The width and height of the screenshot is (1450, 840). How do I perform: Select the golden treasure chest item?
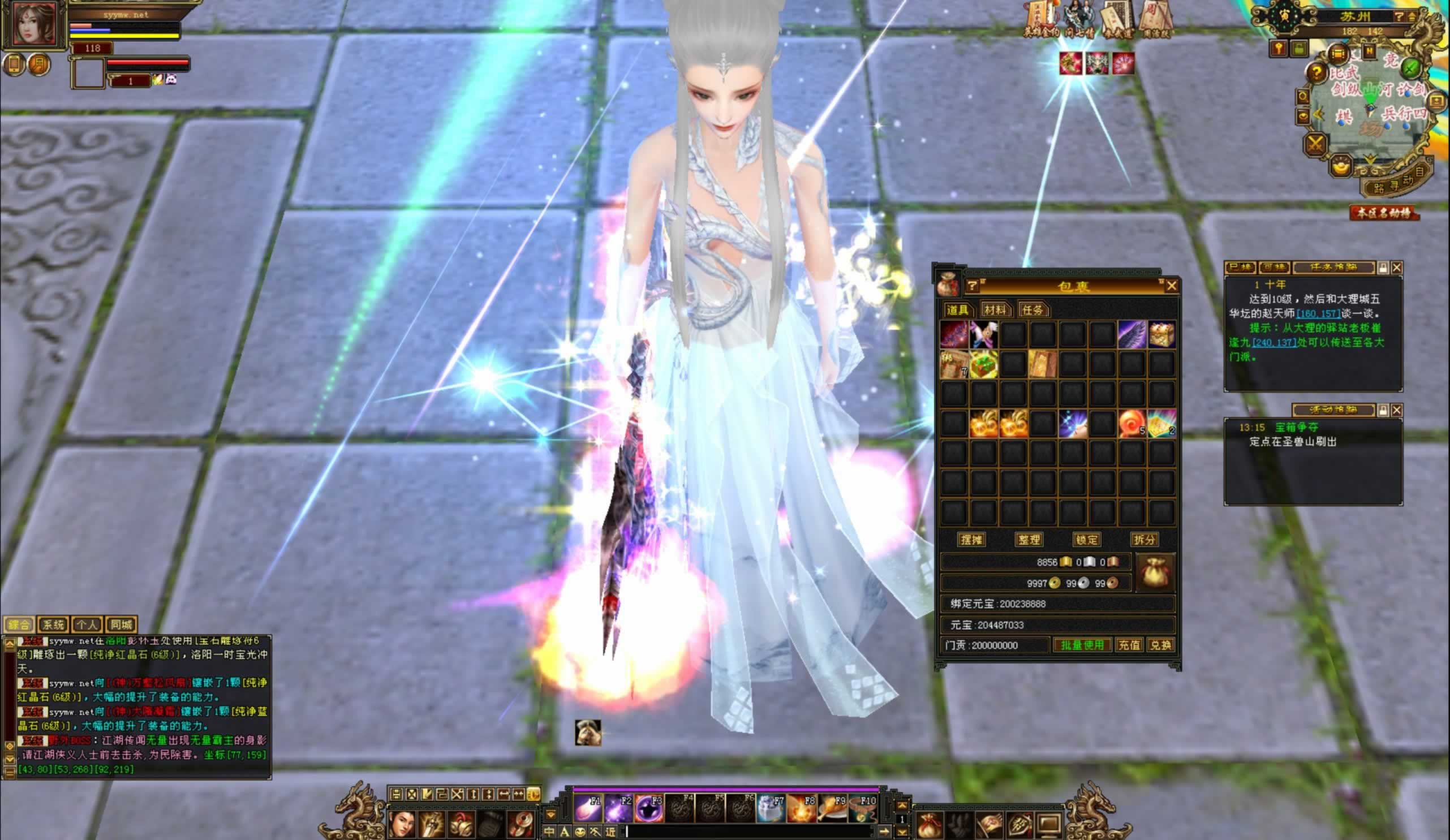tap(1161, 335)
